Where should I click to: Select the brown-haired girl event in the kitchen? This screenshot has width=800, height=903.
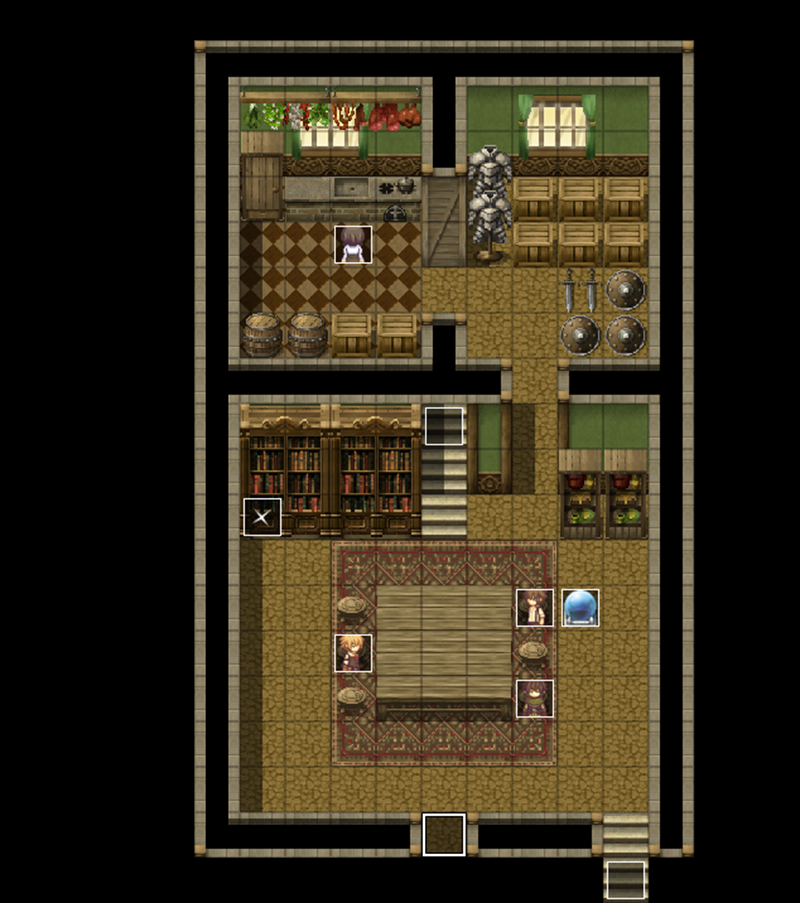tap(353, 245)
